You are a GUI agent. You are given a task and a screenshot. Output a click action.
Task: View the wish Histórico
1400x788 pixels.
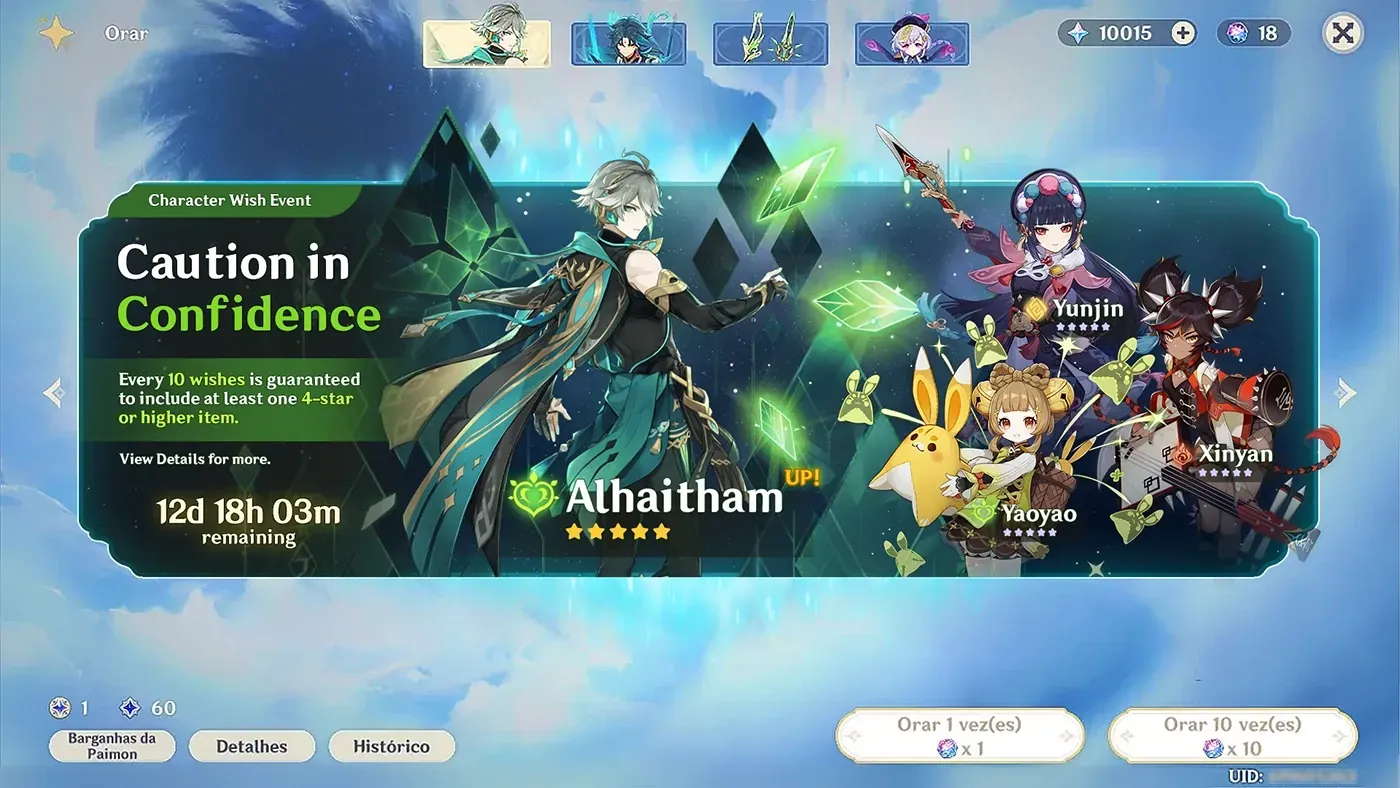click(x=391, y=745)
